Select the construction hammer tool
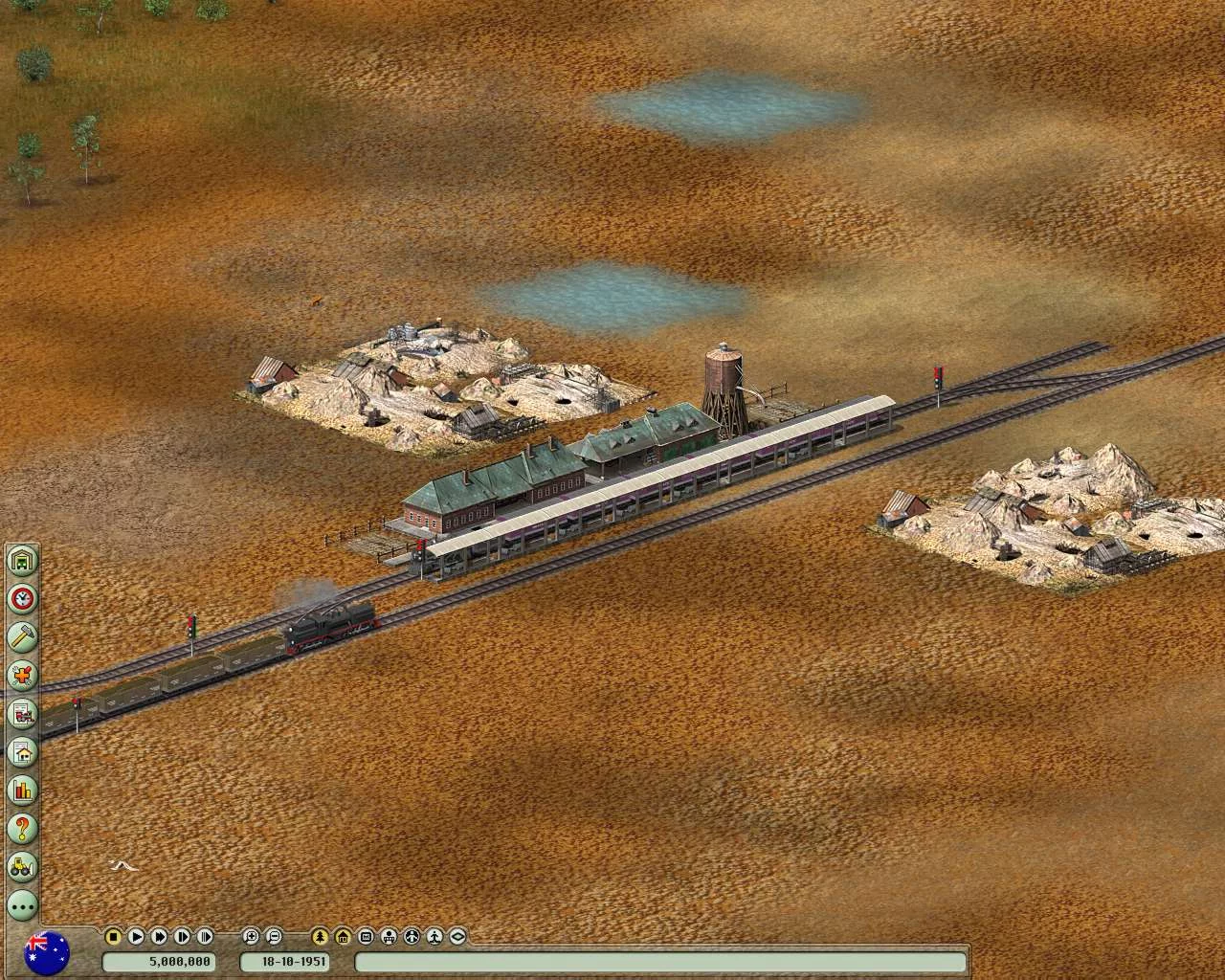The height and width of the screenshot is (980, 1225). click(x=21, y=636)
